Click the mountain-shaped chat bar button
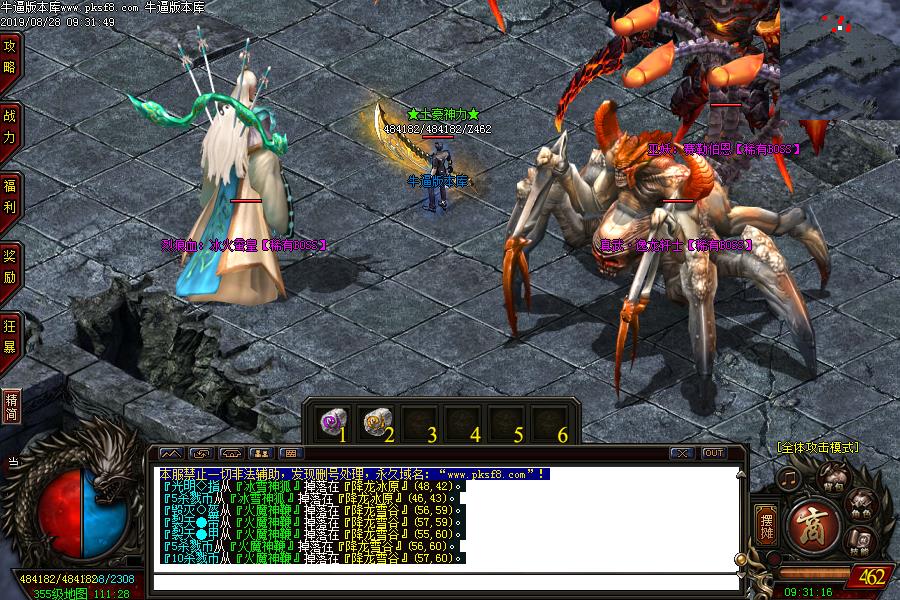This screenshot has width=900, height=600. click(x=171, y=453)
